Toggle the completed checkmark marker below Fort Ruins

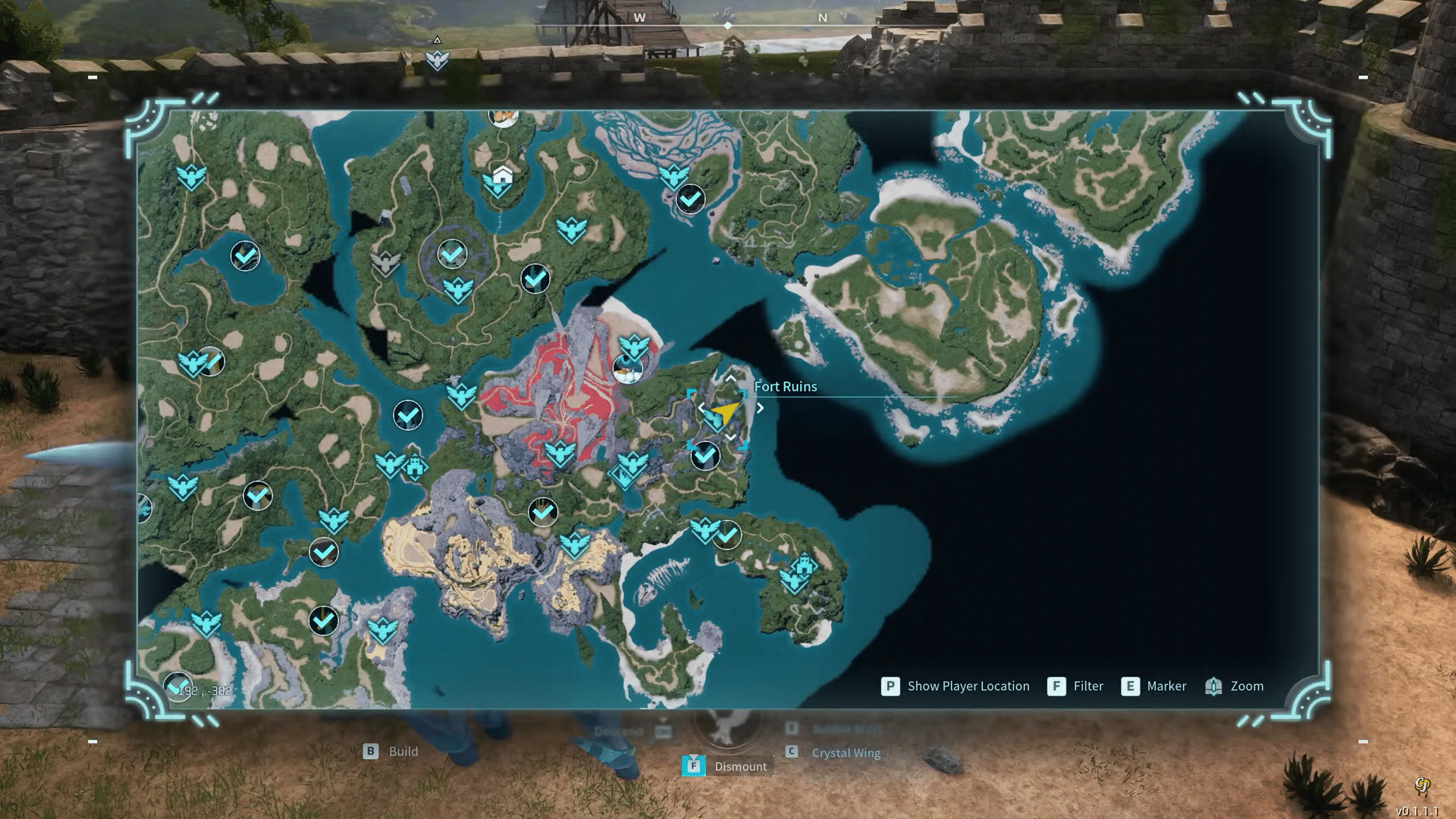click(x=704, y=457)
